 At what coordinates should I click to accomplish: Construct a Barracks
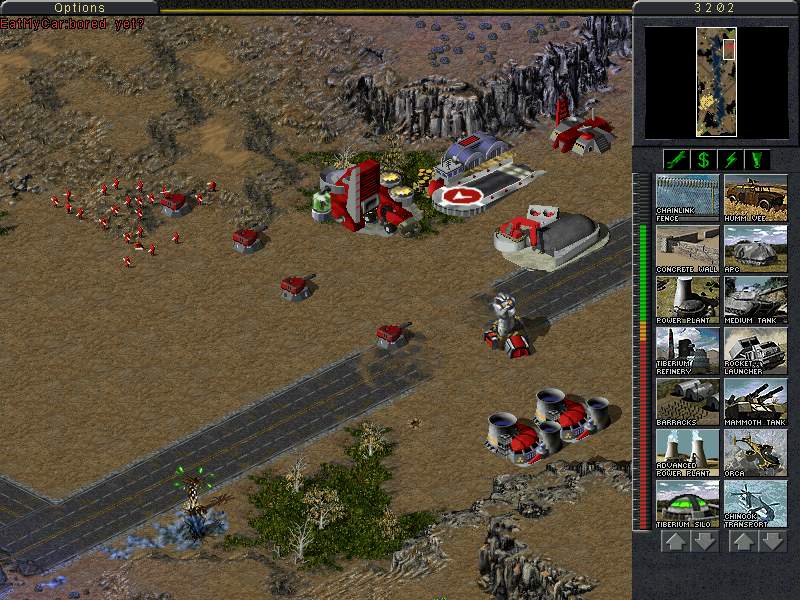point(687,401)
